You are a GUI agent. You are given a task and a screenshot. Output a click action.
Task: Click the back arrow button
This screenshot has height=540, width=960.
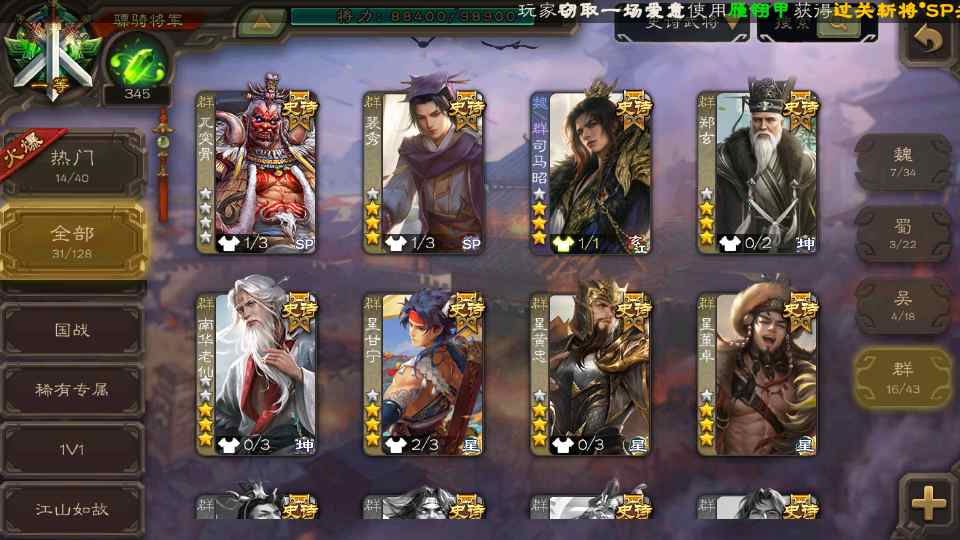coord(929,40)
